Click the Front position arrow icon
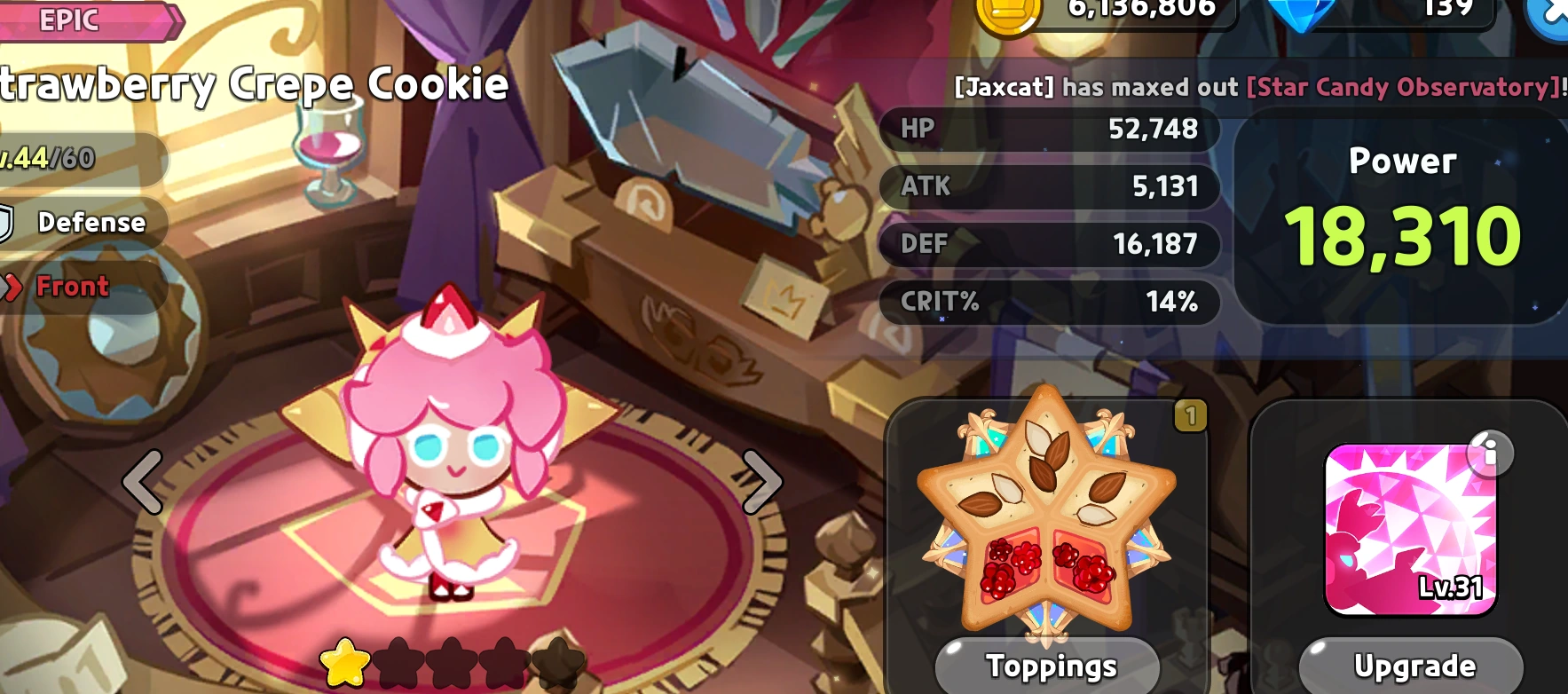This screenshot has width=1568, height=694. (12, 286)
